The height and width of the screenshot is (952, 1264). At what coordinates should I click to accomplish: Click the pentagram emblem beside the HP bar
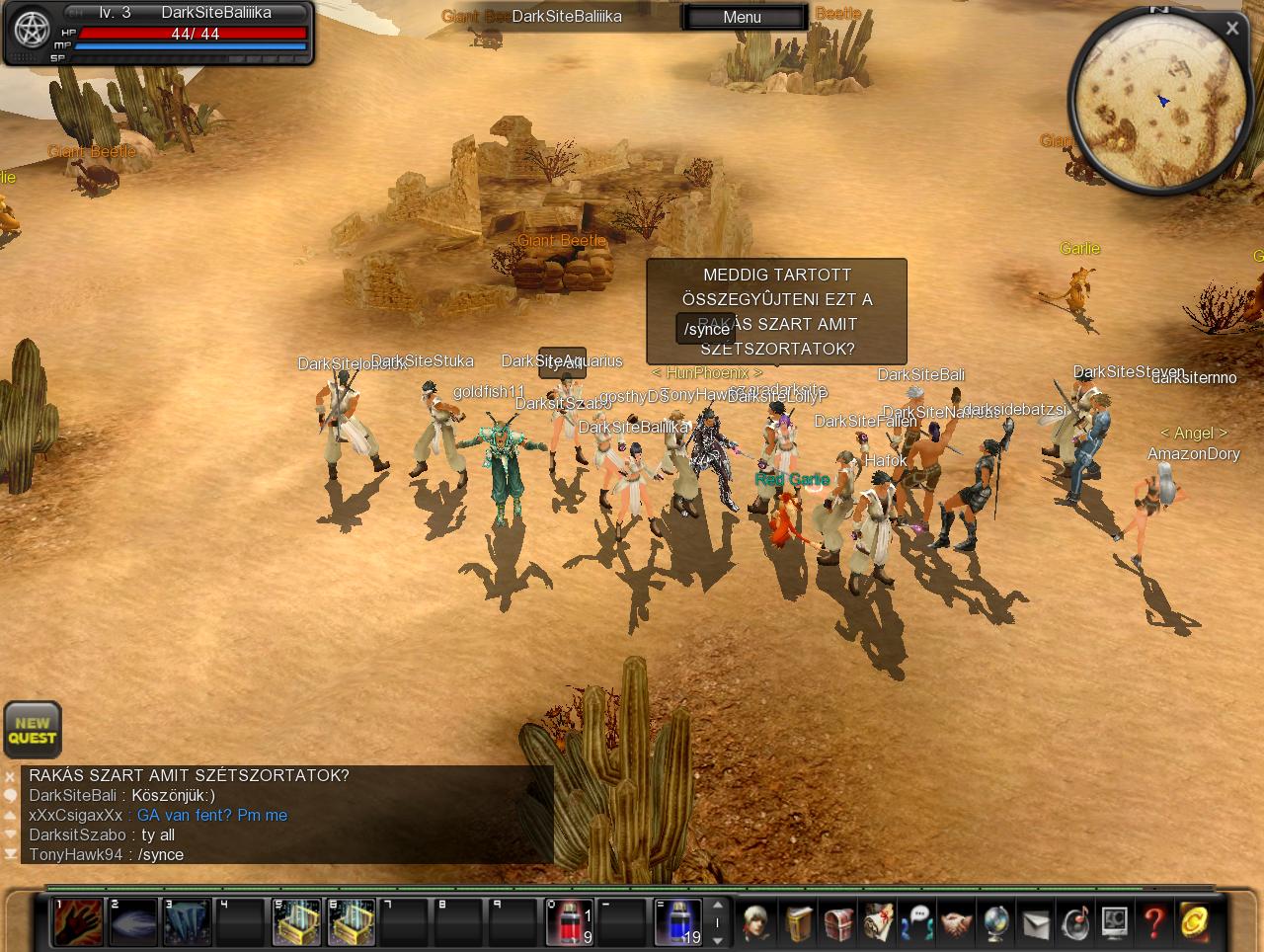[x=32, y=31]
